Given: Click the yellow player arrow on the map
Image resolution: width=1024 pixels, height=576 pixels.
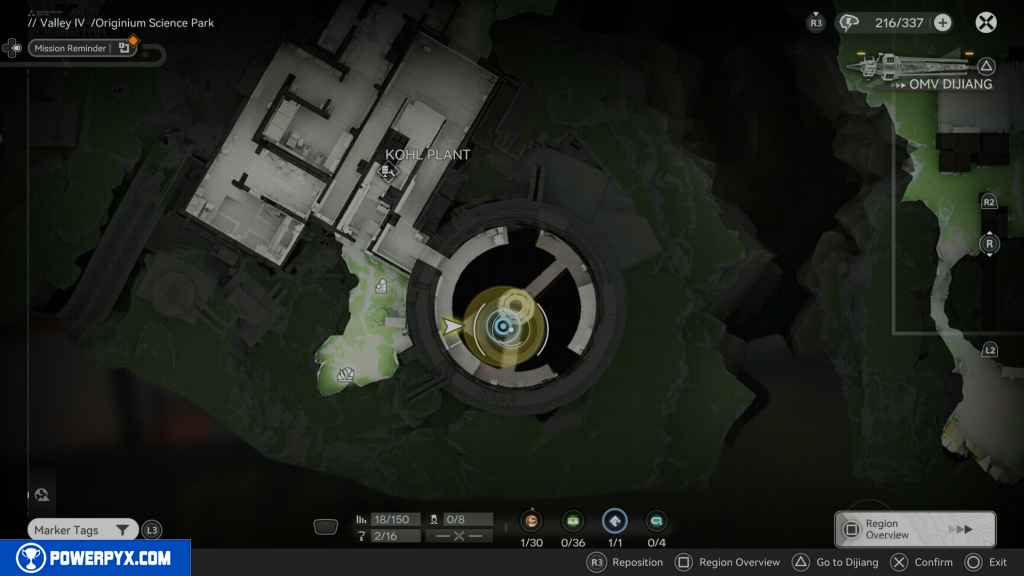Looking at the screenshot, I should pyautogui.click(x=453, y=326).
